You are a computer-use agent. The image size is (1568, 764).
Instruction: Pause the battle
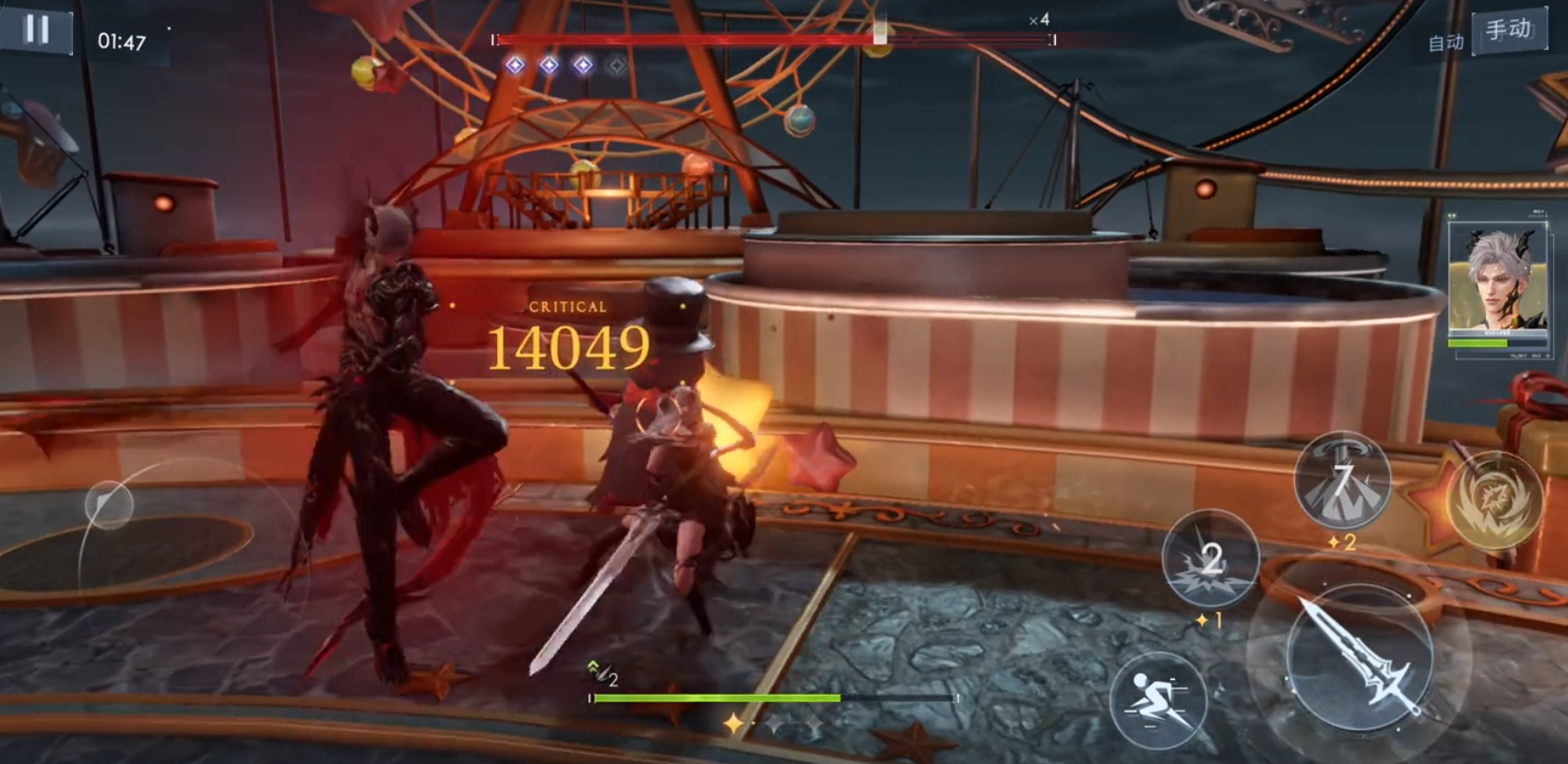(37, 30)
